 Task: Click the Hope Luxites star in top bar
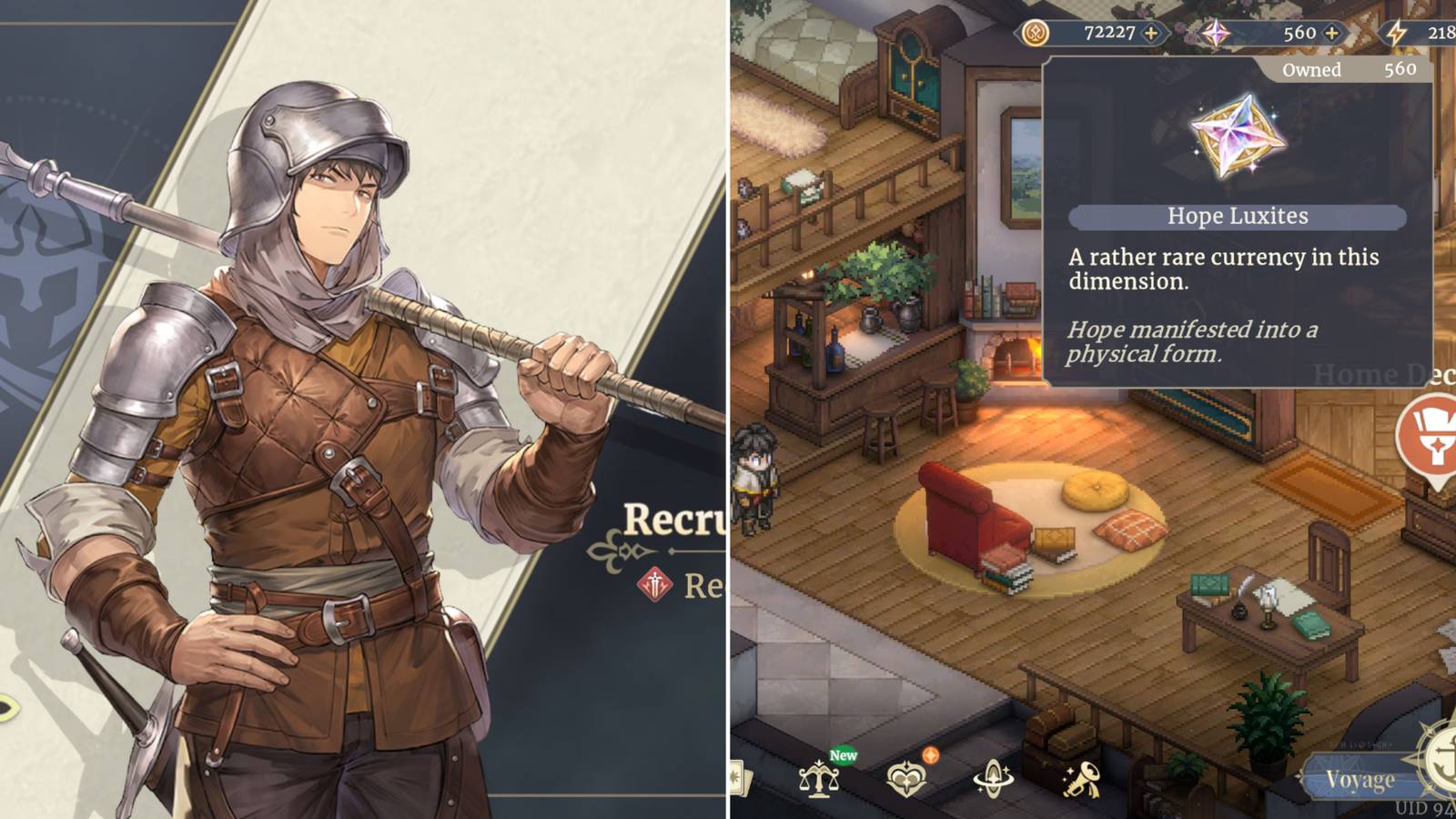click(x=1216, y=33)
